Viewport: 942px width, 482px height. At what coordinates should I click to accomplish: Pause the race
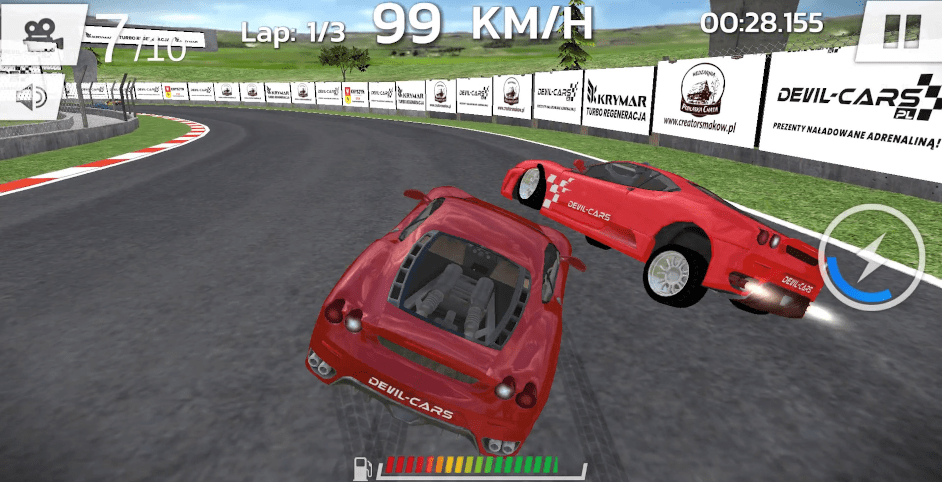pos(902,30)
